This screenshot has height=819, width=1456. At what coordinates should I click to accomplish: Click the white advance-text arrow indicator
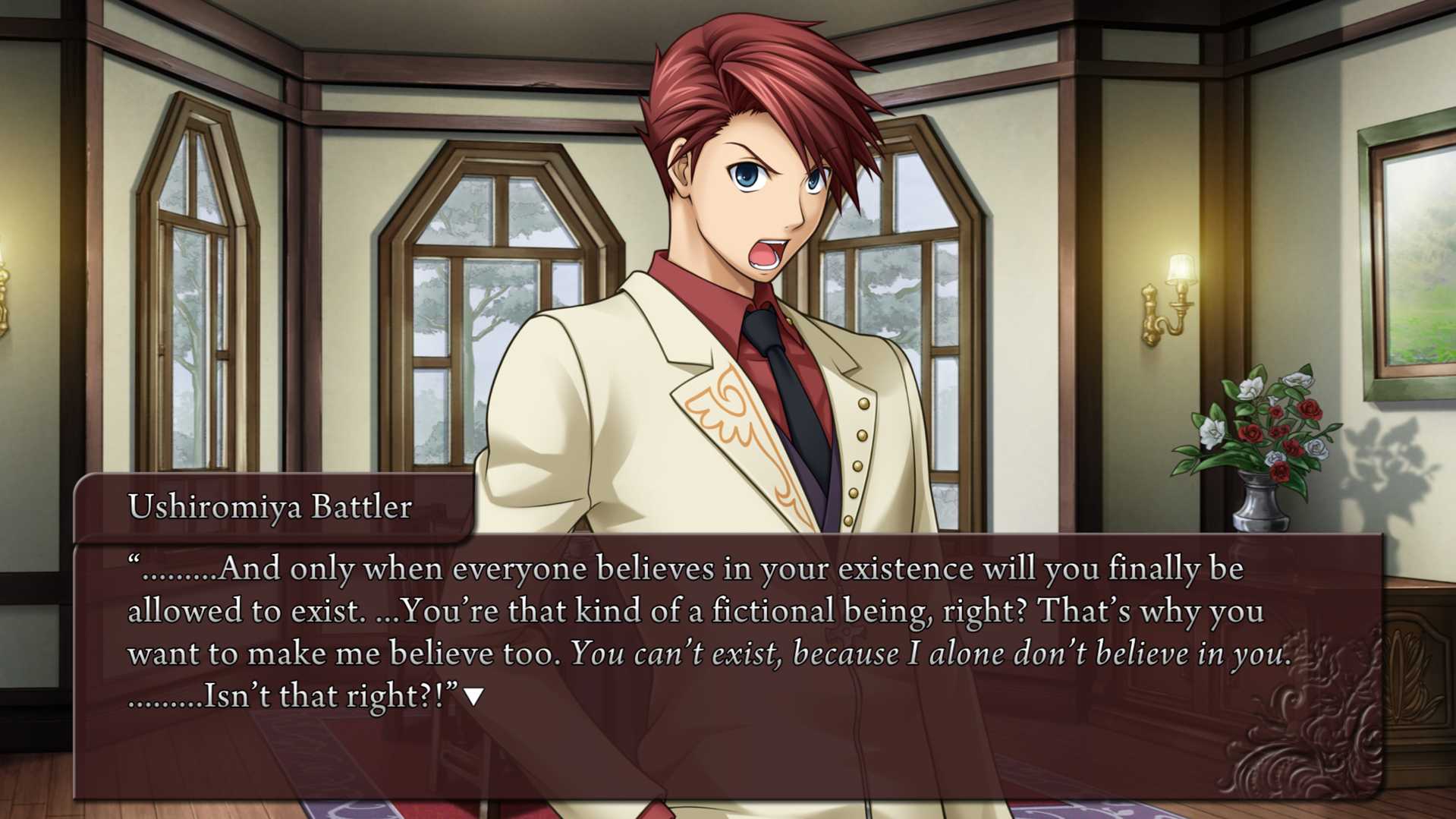point(474,696)
